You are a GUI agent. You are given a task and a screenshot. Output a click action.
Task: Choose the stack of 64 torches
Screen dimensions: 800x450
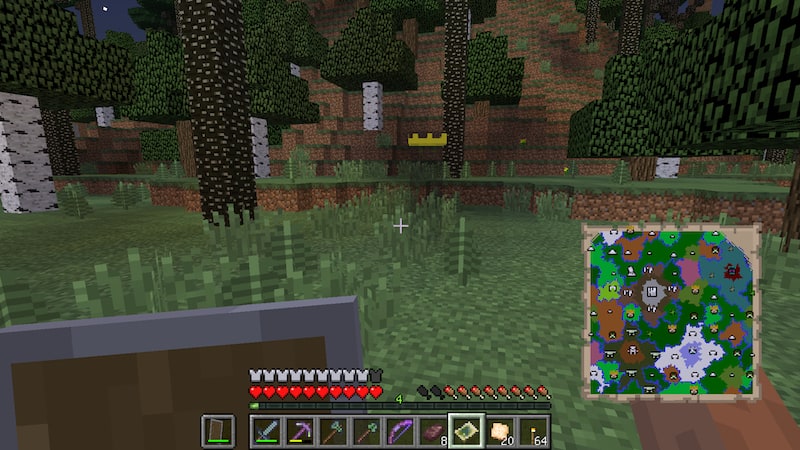533,431
